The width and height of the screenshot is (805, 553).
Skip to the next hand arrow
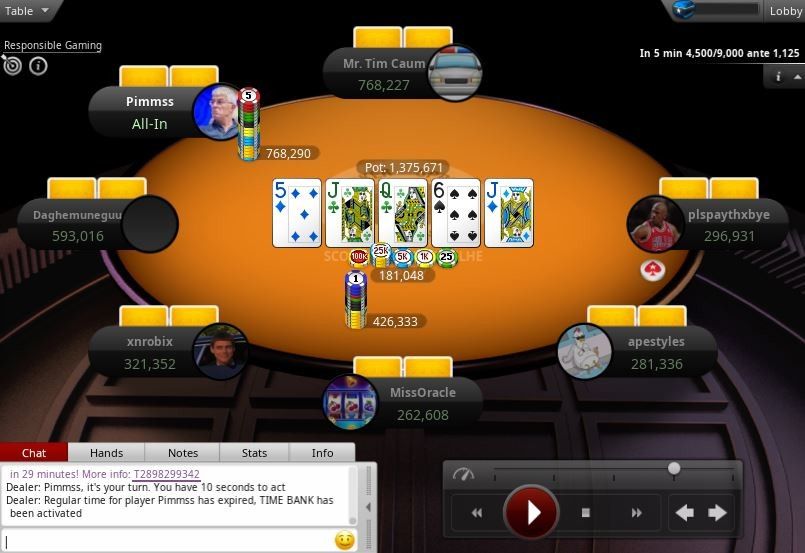pyautogui.click(x=717, y=513)
